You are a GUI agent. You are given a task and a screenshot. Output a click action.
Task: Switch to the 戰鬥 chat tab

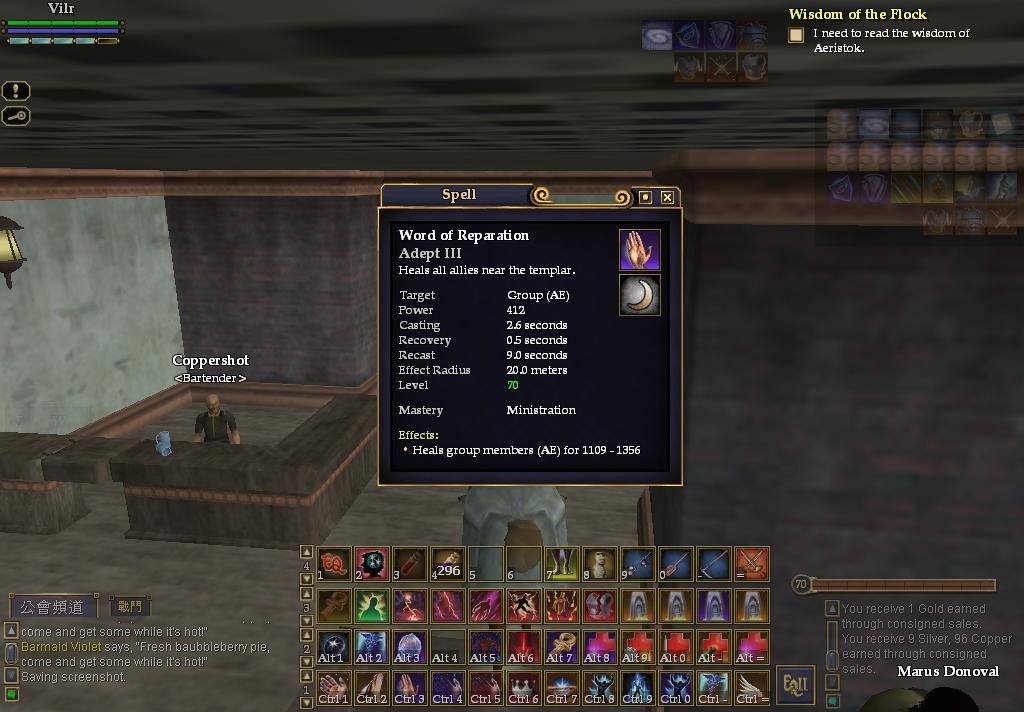coord(130,606)
